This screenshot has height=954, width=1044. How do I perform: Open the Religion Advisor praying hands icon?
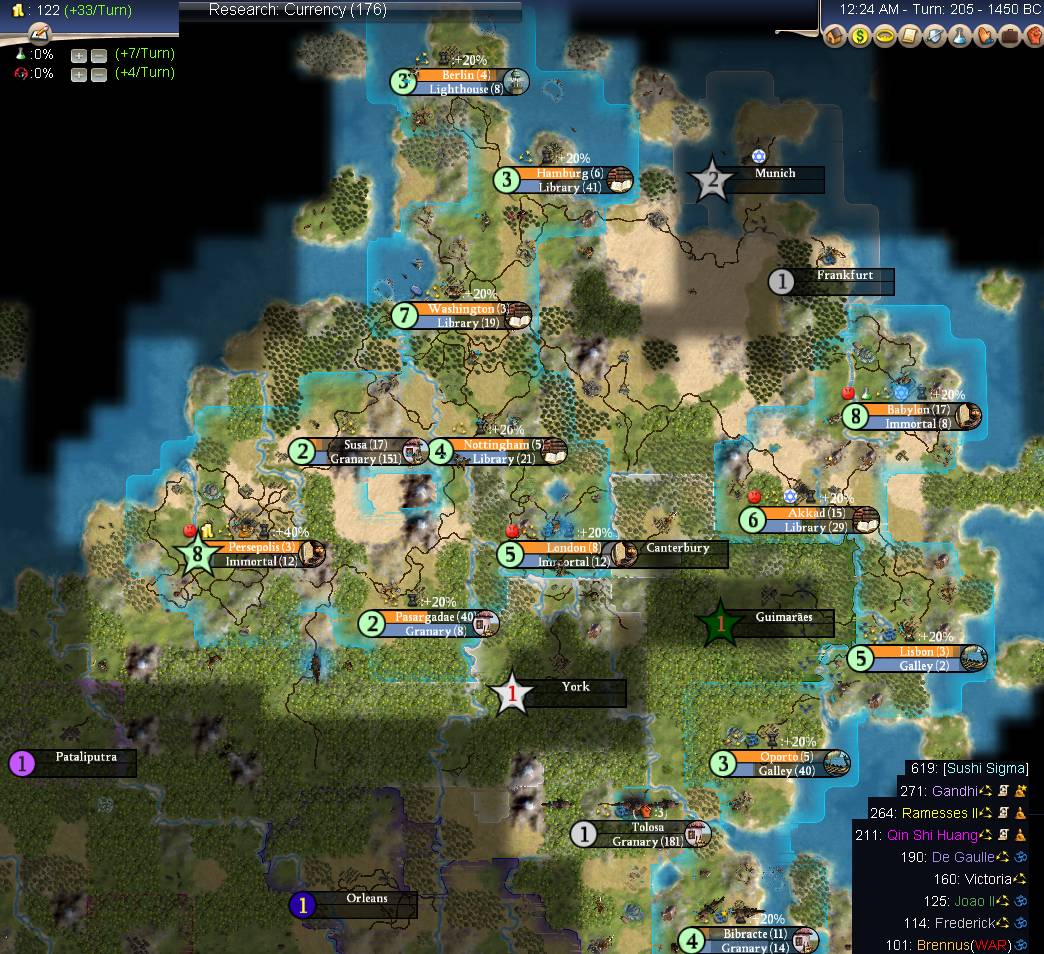pos(984,37)
